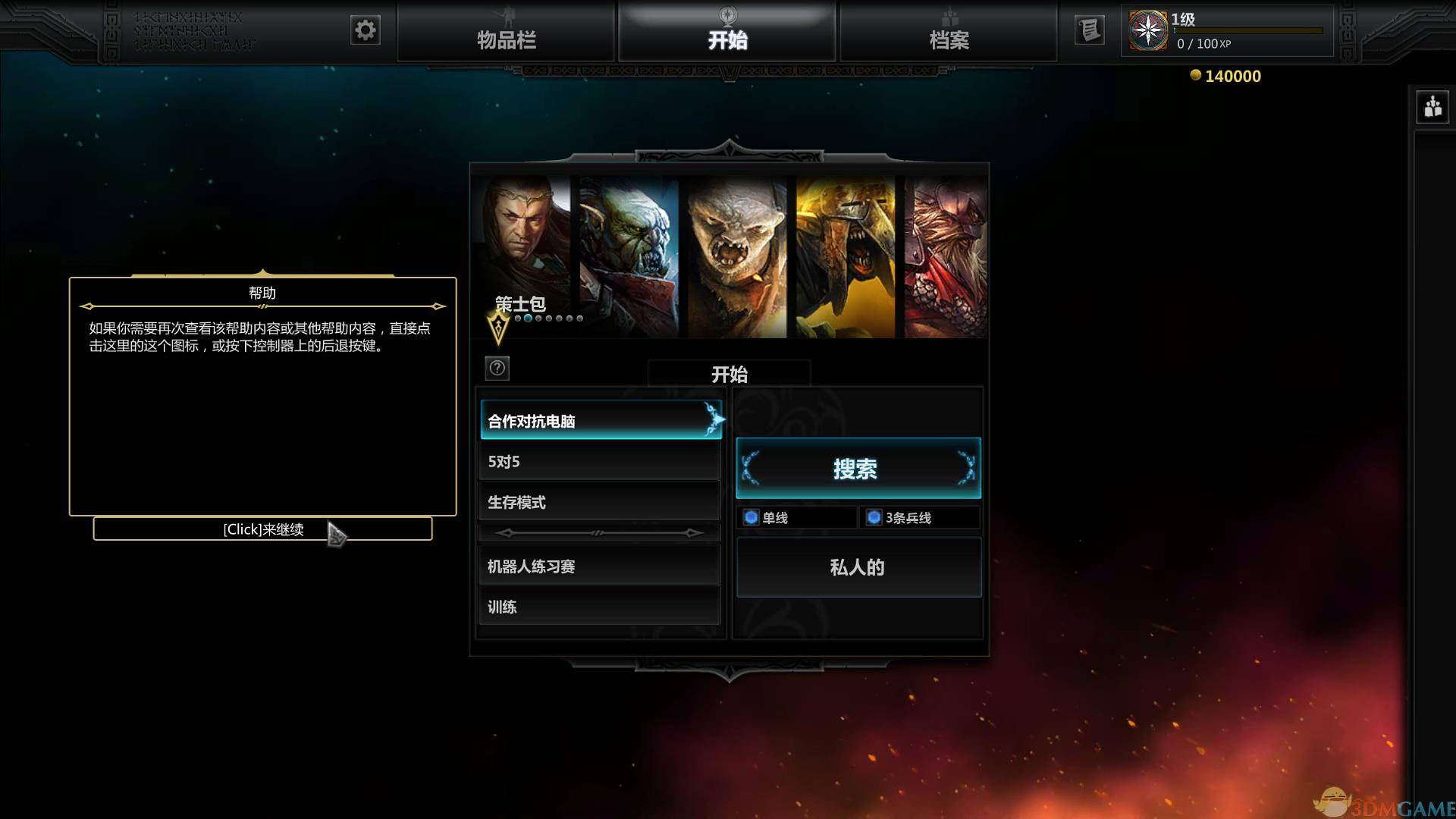Click the right arrow of the mode list divider
This screenshot has width=1456, height=819.
(694, 532)
